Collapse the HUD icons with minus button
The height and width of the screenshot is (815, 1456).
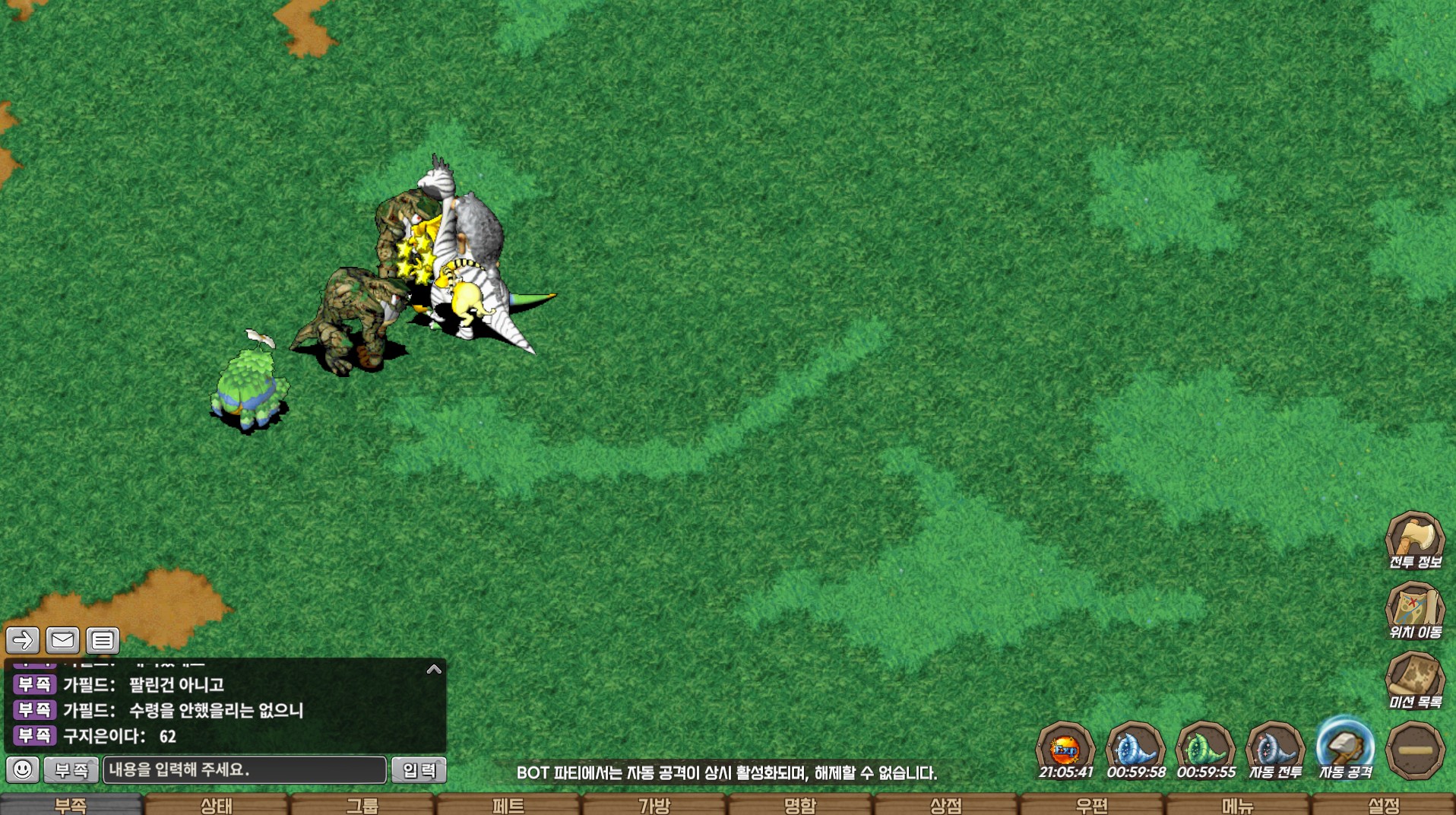point(1415,750)
